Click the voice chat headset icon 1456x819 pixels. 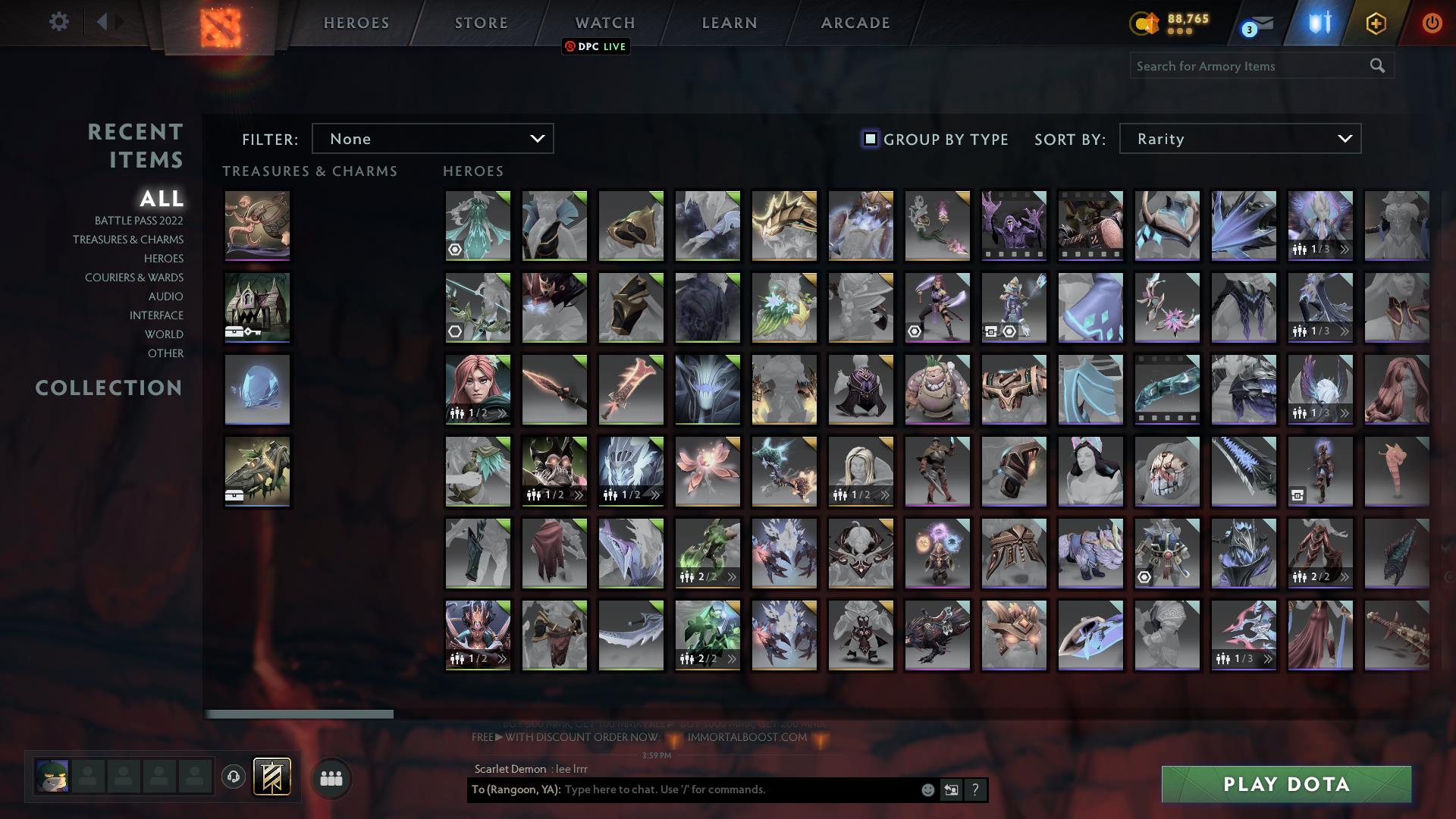tap(233, 777)
